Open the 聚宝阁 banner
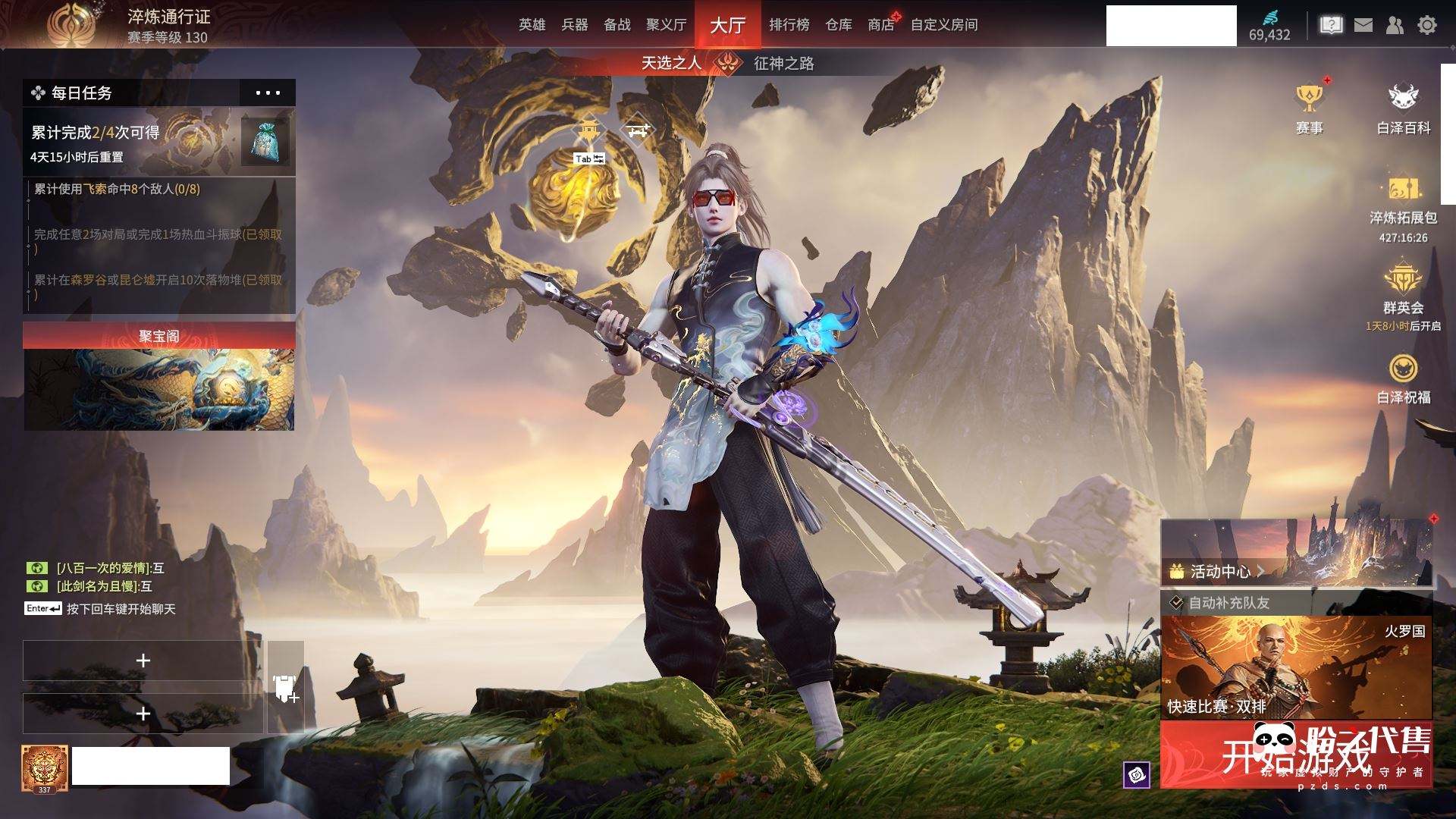Screen dimensions: 1456x819 pyautogui.click(x=159, y=377)
